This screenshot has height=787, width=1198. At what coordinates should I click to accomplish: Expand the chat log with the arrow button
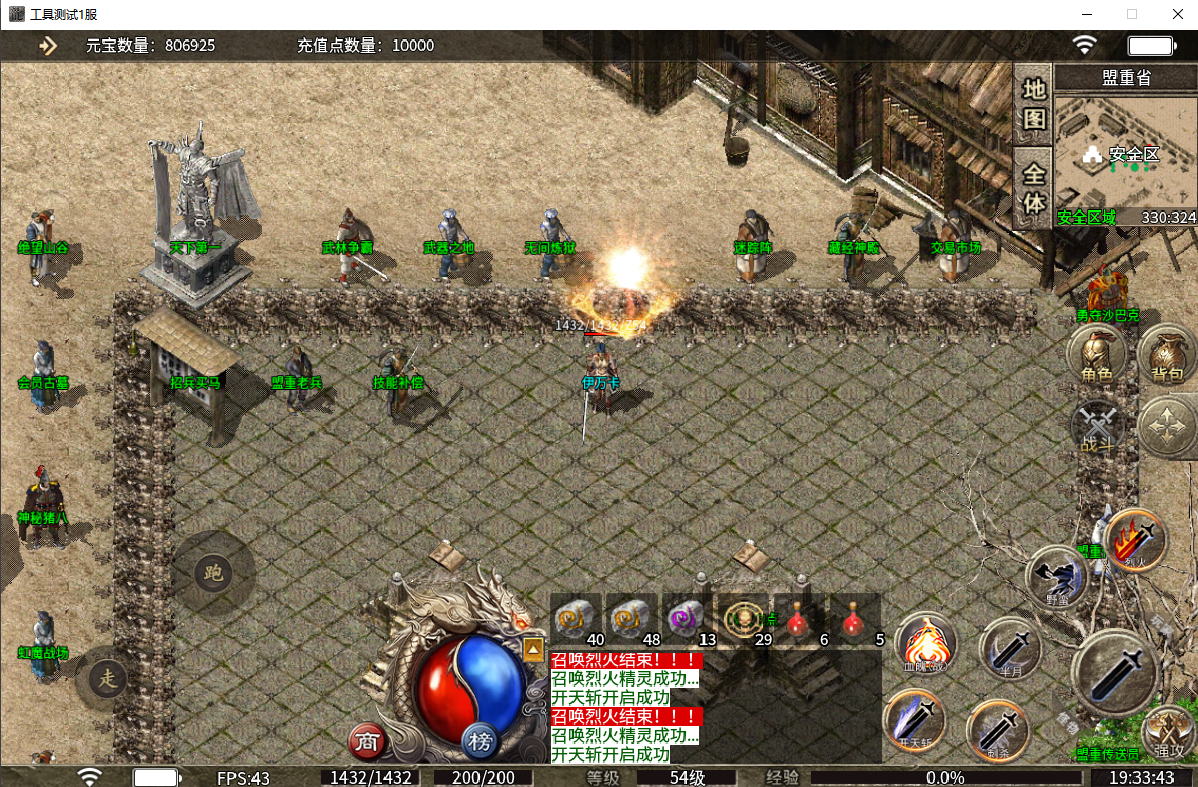pyautogui.click(x=534, y=649)
